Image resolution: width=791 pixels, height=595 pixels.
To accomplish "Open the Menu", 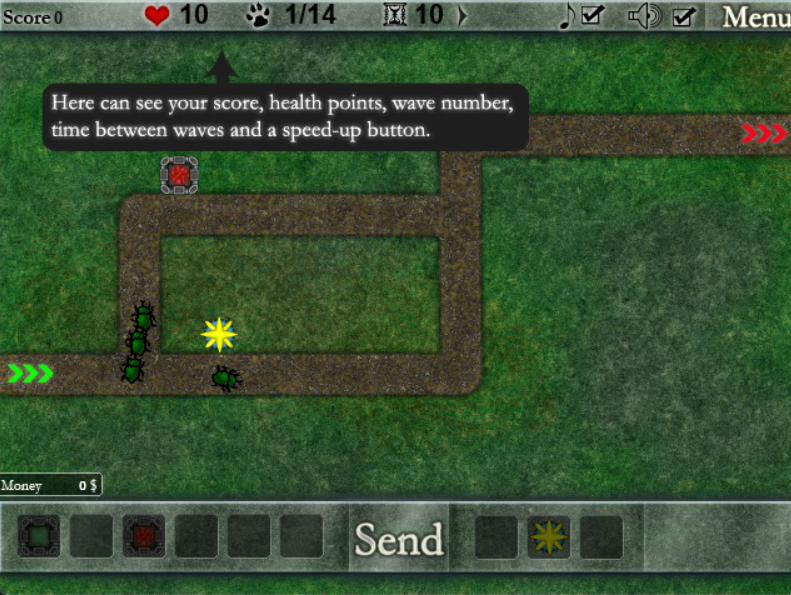I will pyautogui.click(x=755, y=16).
